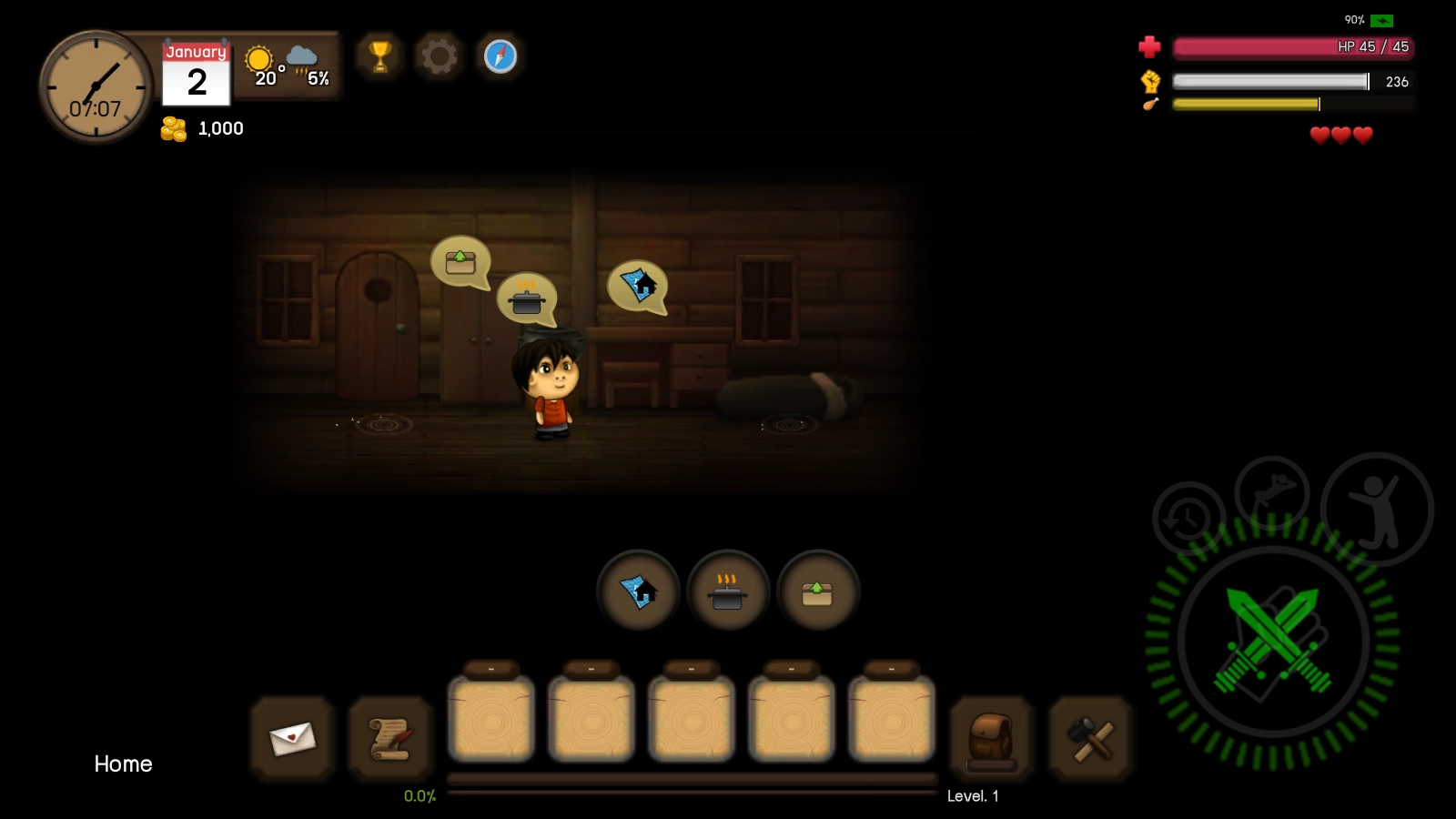Click the storage chest speech bubble
Screen dimensions: 1456x819
(460, 262)
